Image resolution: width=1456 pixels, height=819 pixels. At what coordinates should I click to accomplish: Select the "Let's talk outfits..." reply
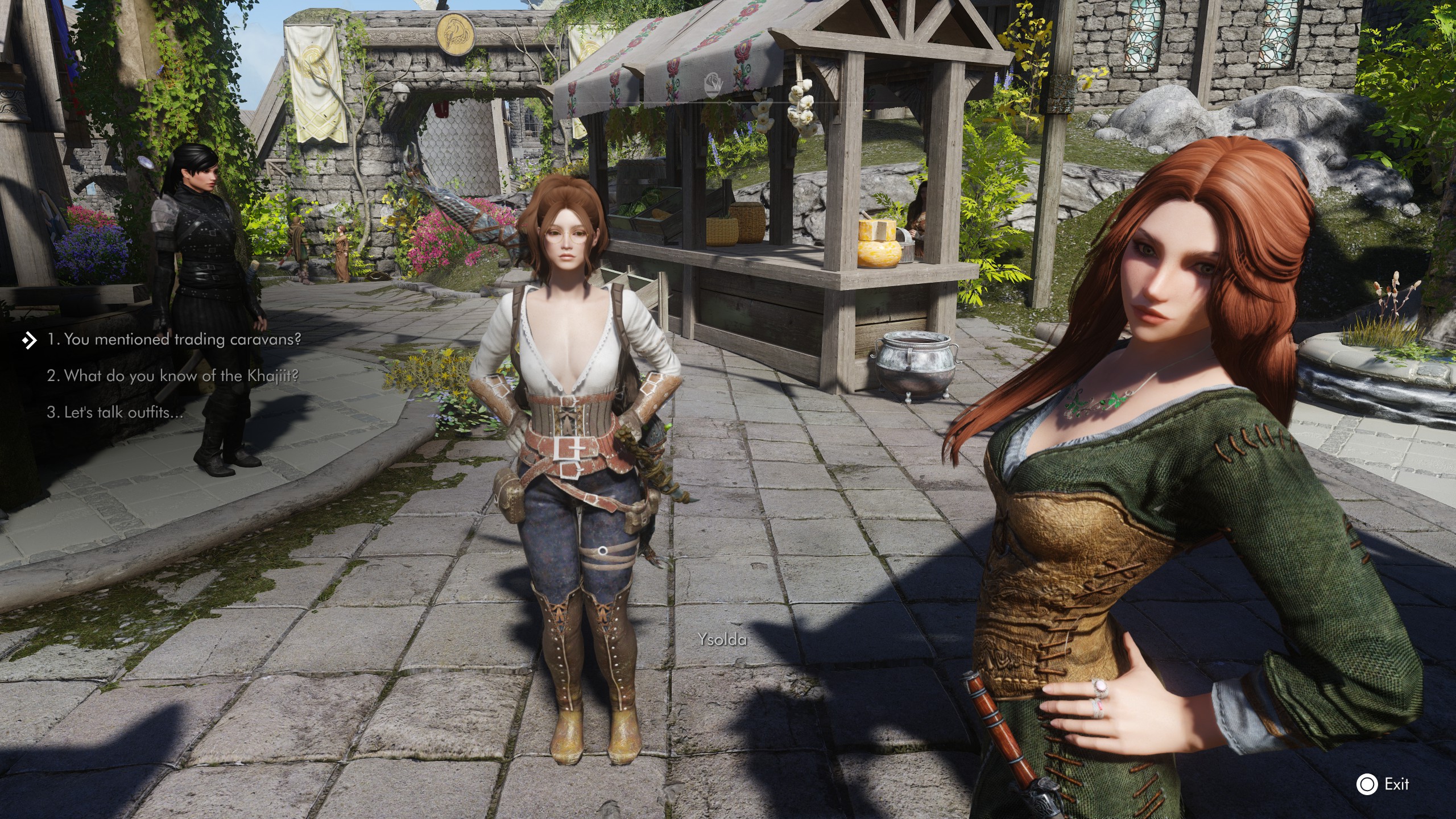click(x=115, y=412)
